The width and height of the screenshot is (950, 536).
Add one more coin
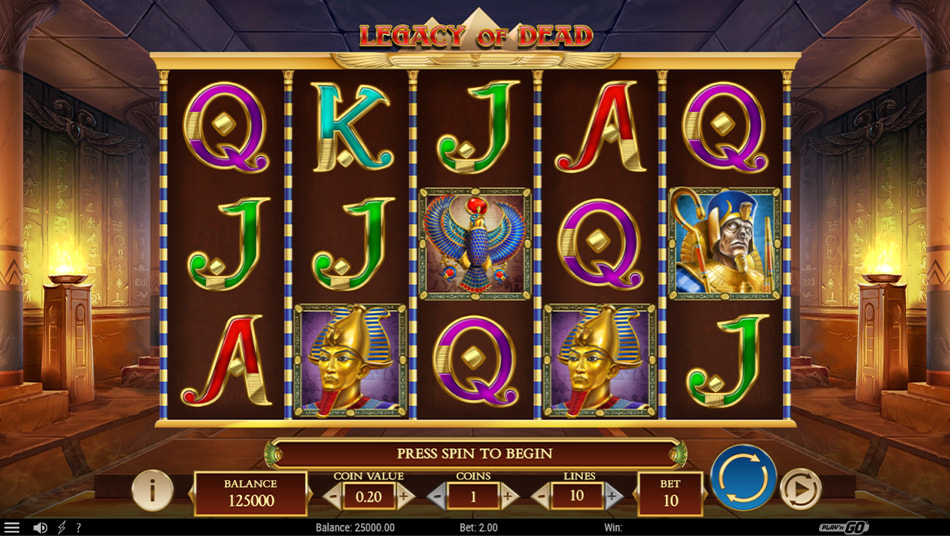click(510, 495)
